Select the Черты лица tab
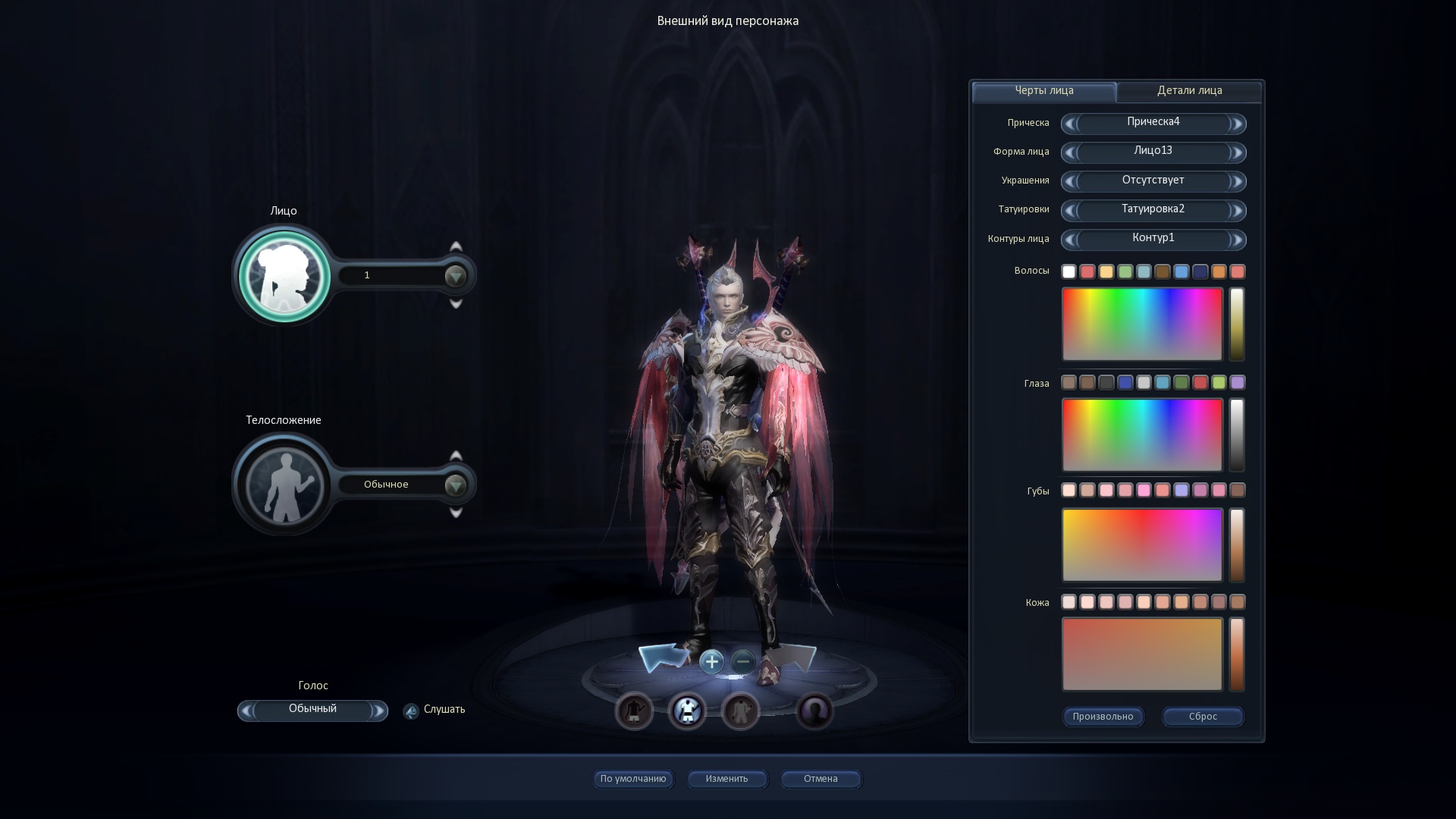Screen dimensions: 1456x819 coord(1043,91)
